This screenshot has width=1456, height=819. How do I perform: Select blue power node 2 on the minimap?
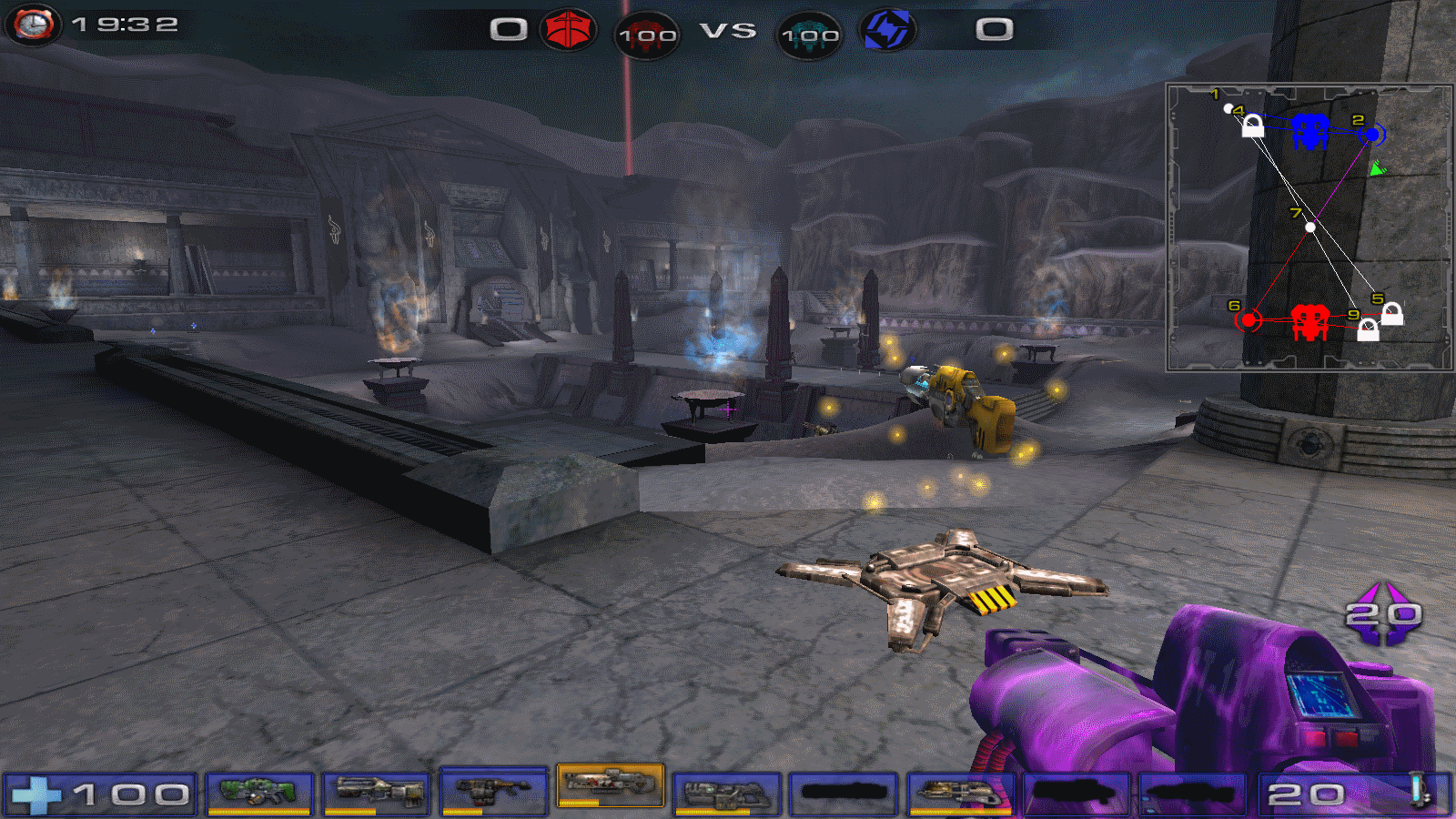pos(1372,135)
